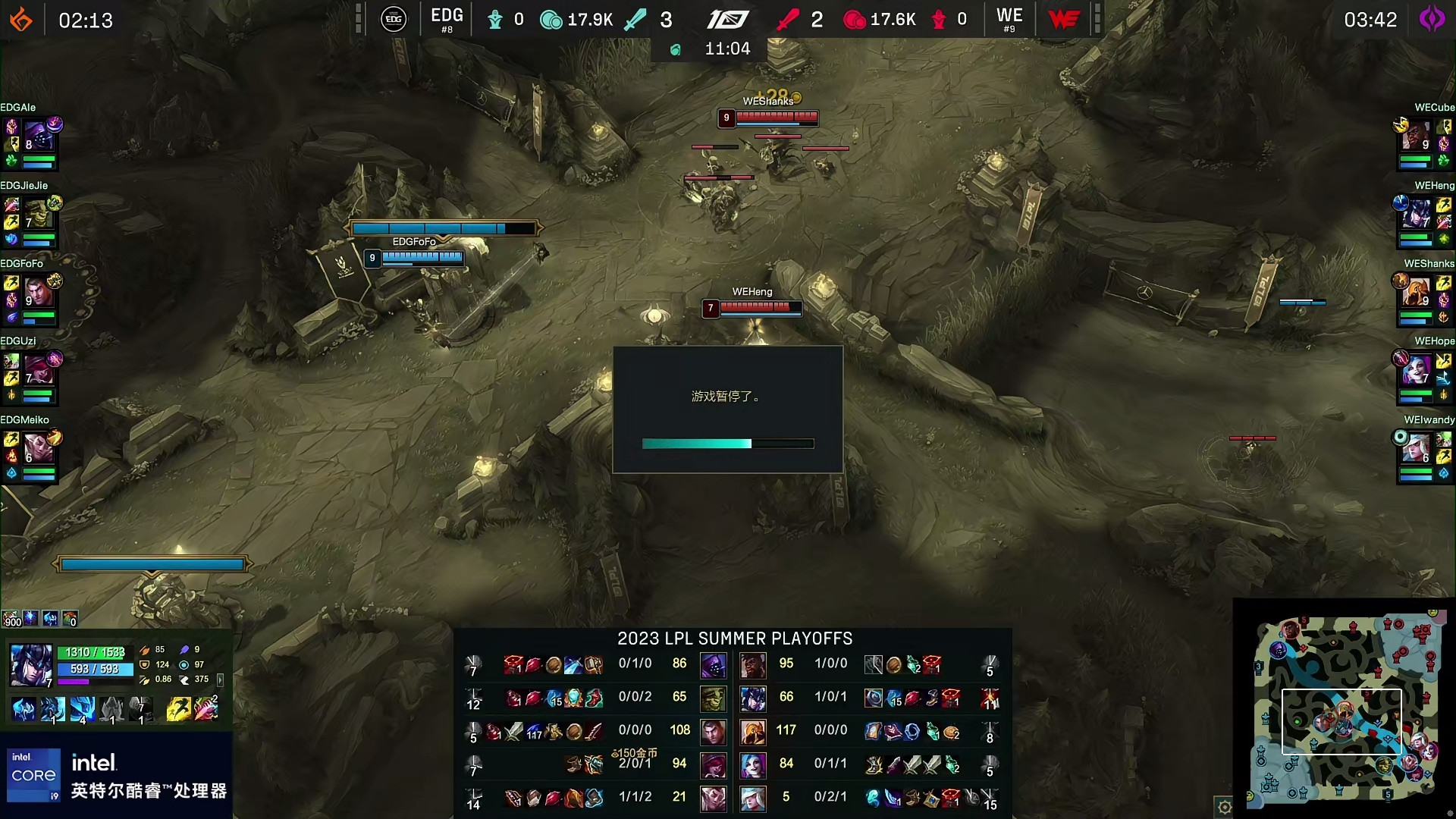Click the orange logo in the top-left corner

point(21,20)
